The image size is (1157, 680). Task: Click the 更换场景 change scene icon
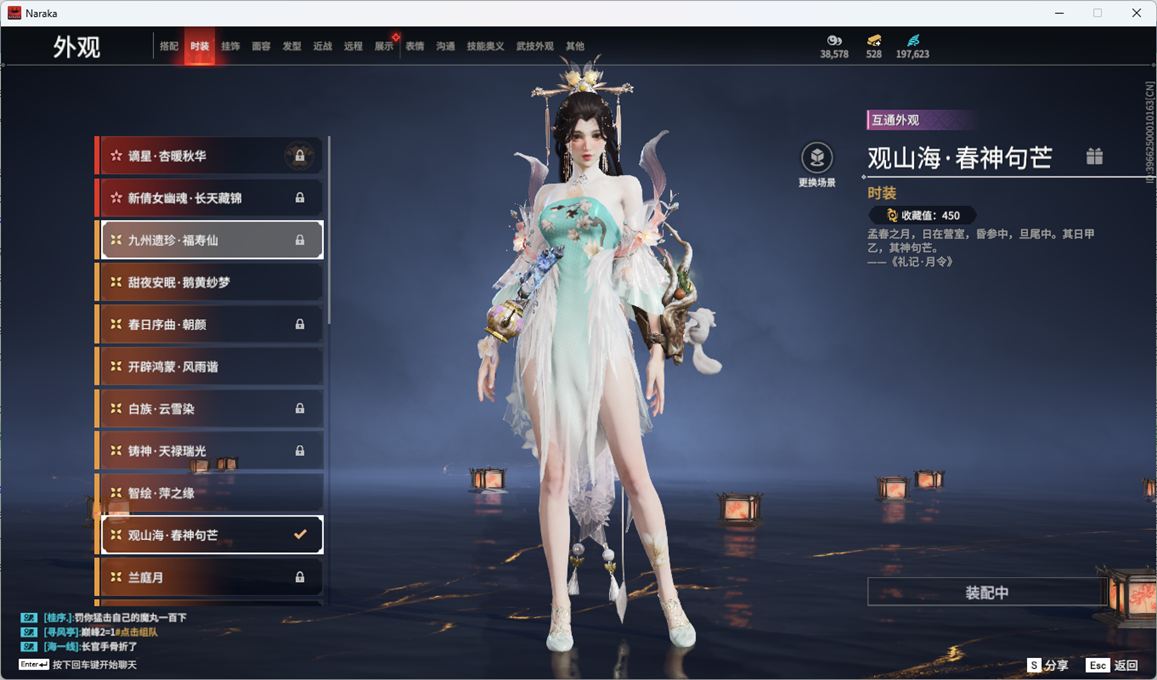(817, 158)
